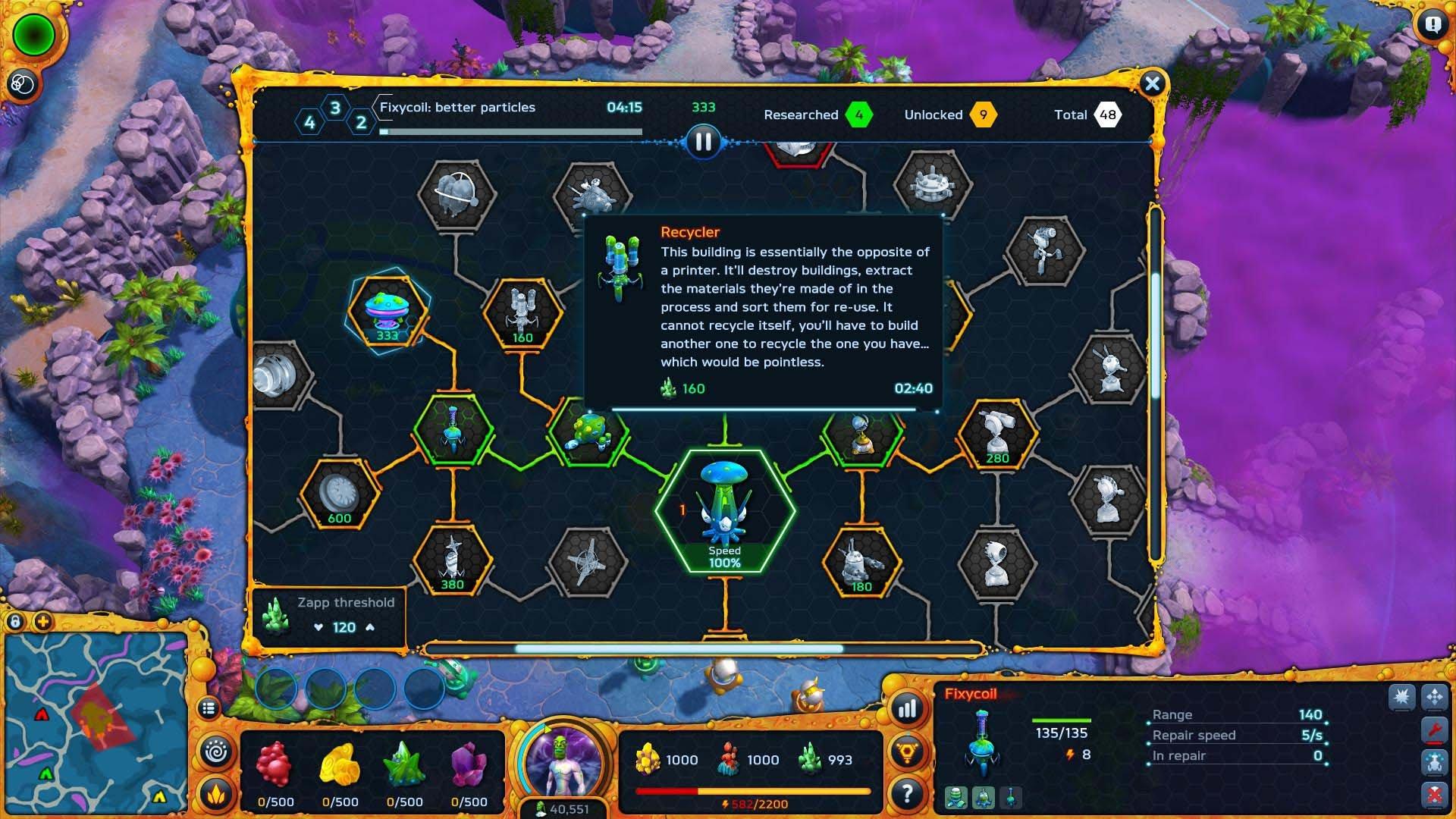
Task: Pause the Fixycoil research in progress
Action: (702, 141)
